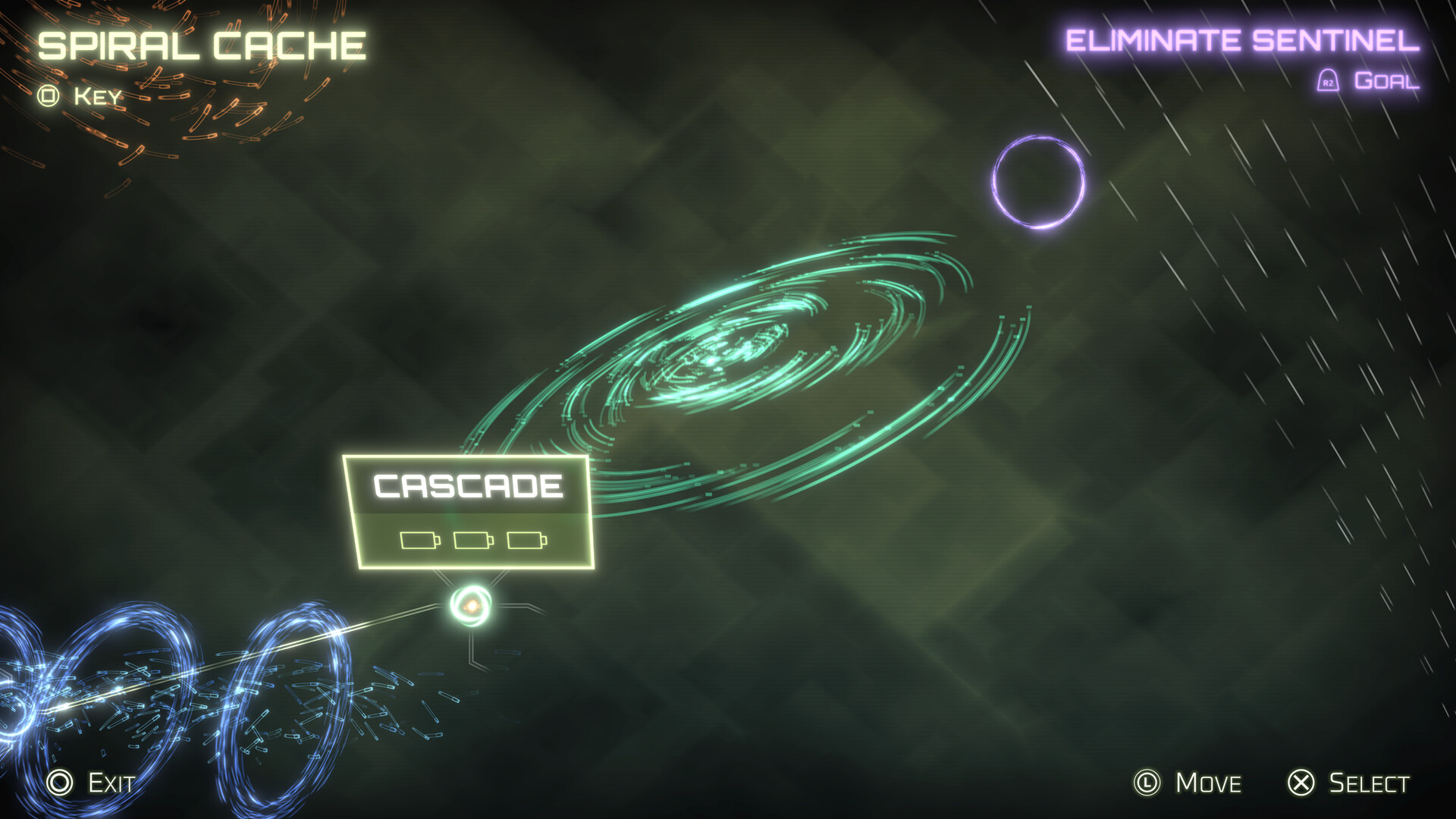This screenshot has height=819, width=1456.
Task: Click the orange core inside the Cascade node
Action: (473, 604)
